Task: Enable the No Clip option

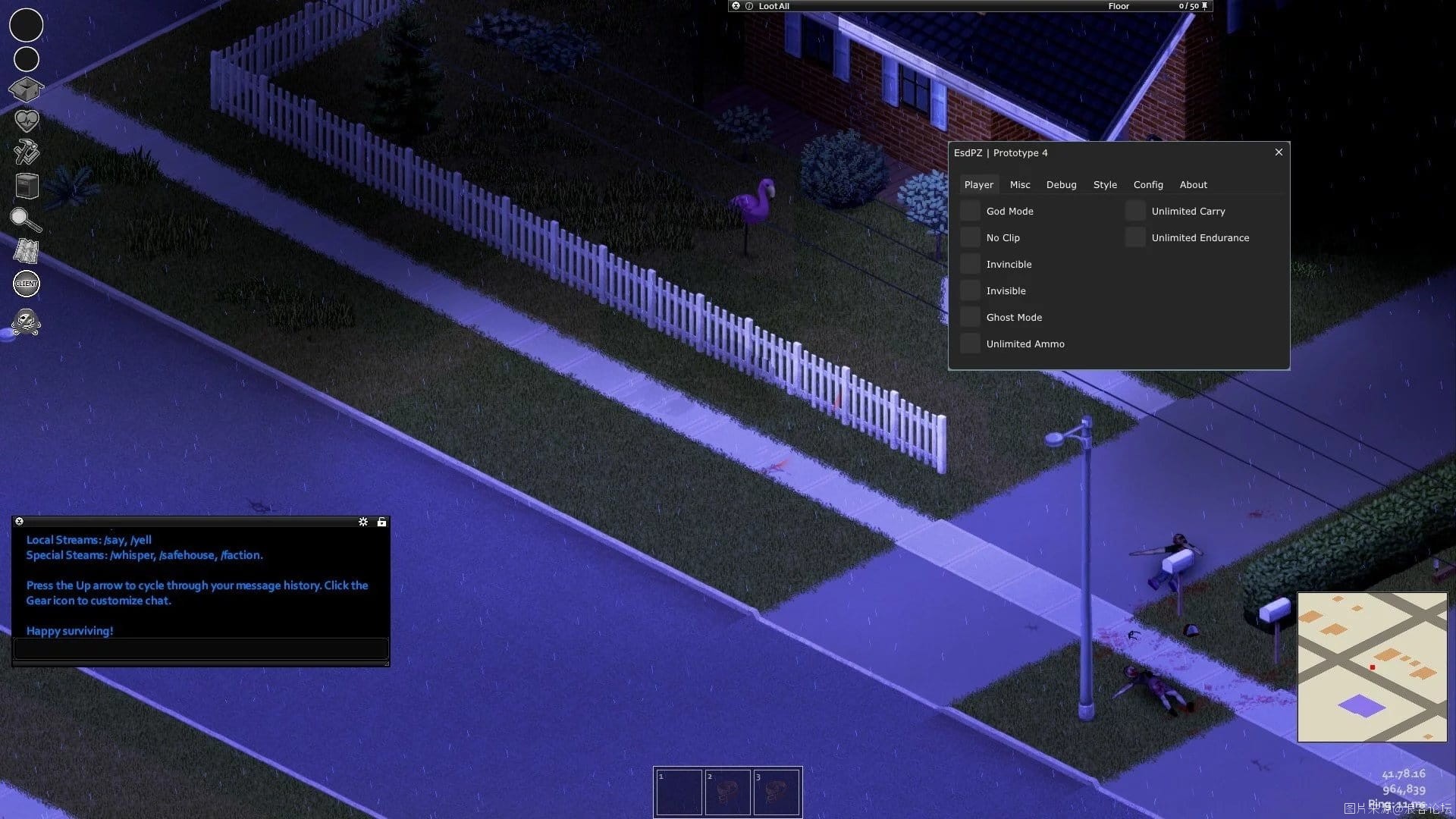Action: pos(970,237)
